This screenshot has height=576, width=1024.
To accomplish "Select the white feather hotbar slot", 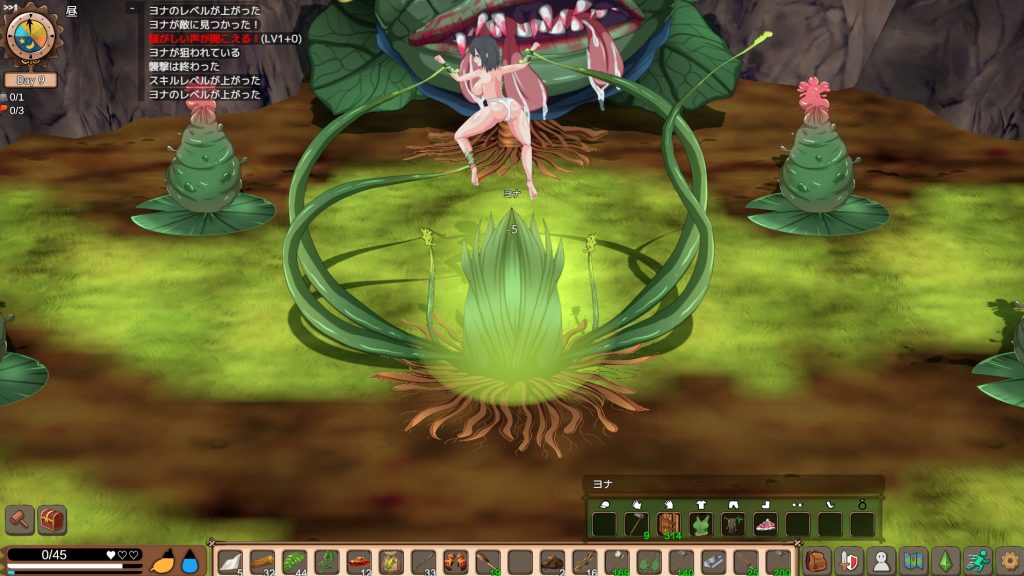I will [x=230, y=562].
